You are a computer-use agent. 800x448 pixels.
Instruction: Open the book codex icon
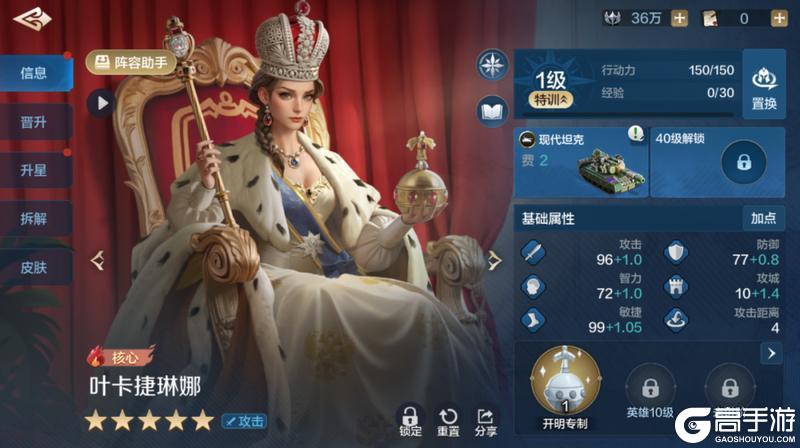tap(493, 111)
